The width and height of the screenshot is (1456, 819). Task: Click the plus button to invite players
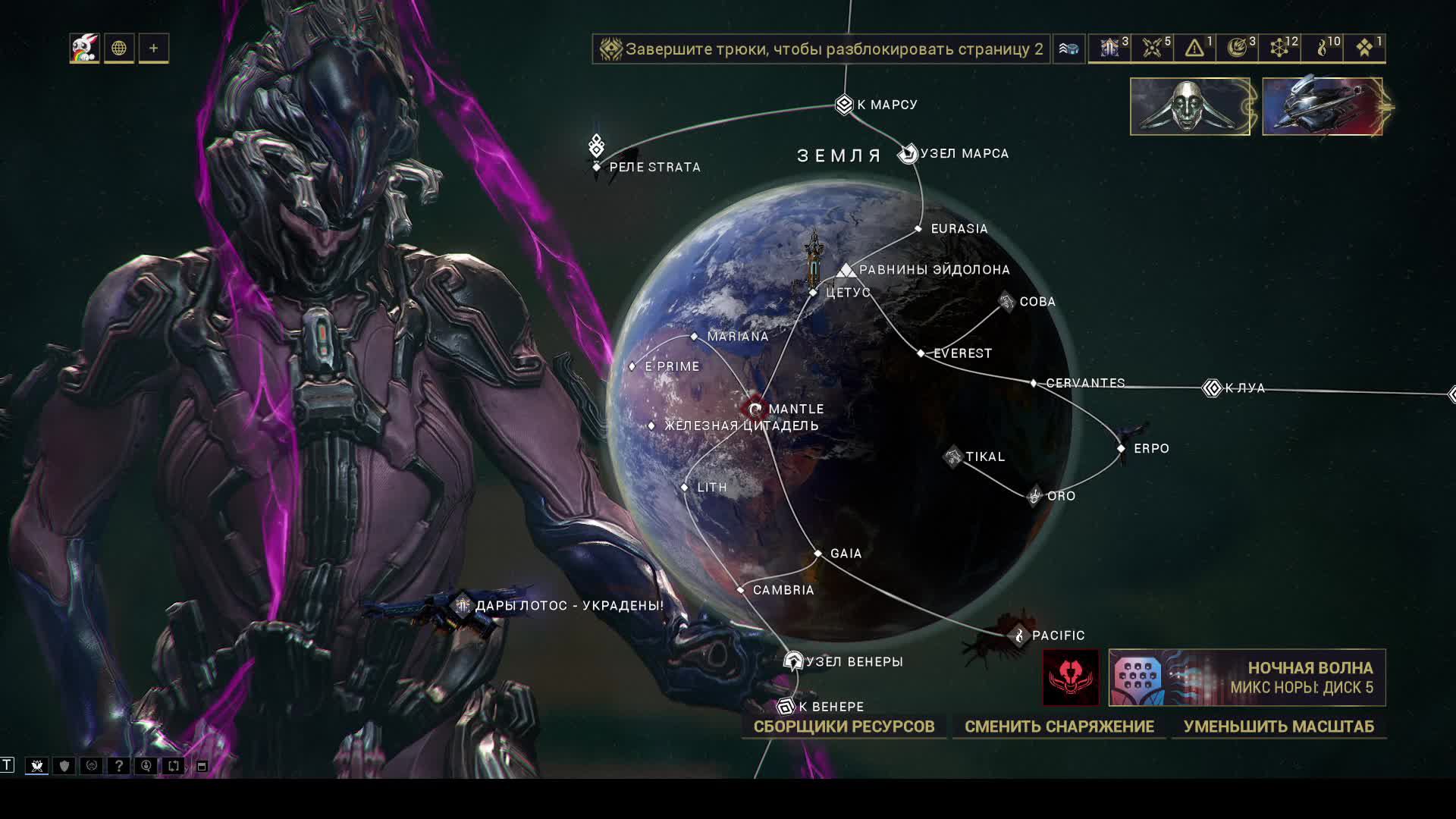pyautogui.click(x=154, y=49)
